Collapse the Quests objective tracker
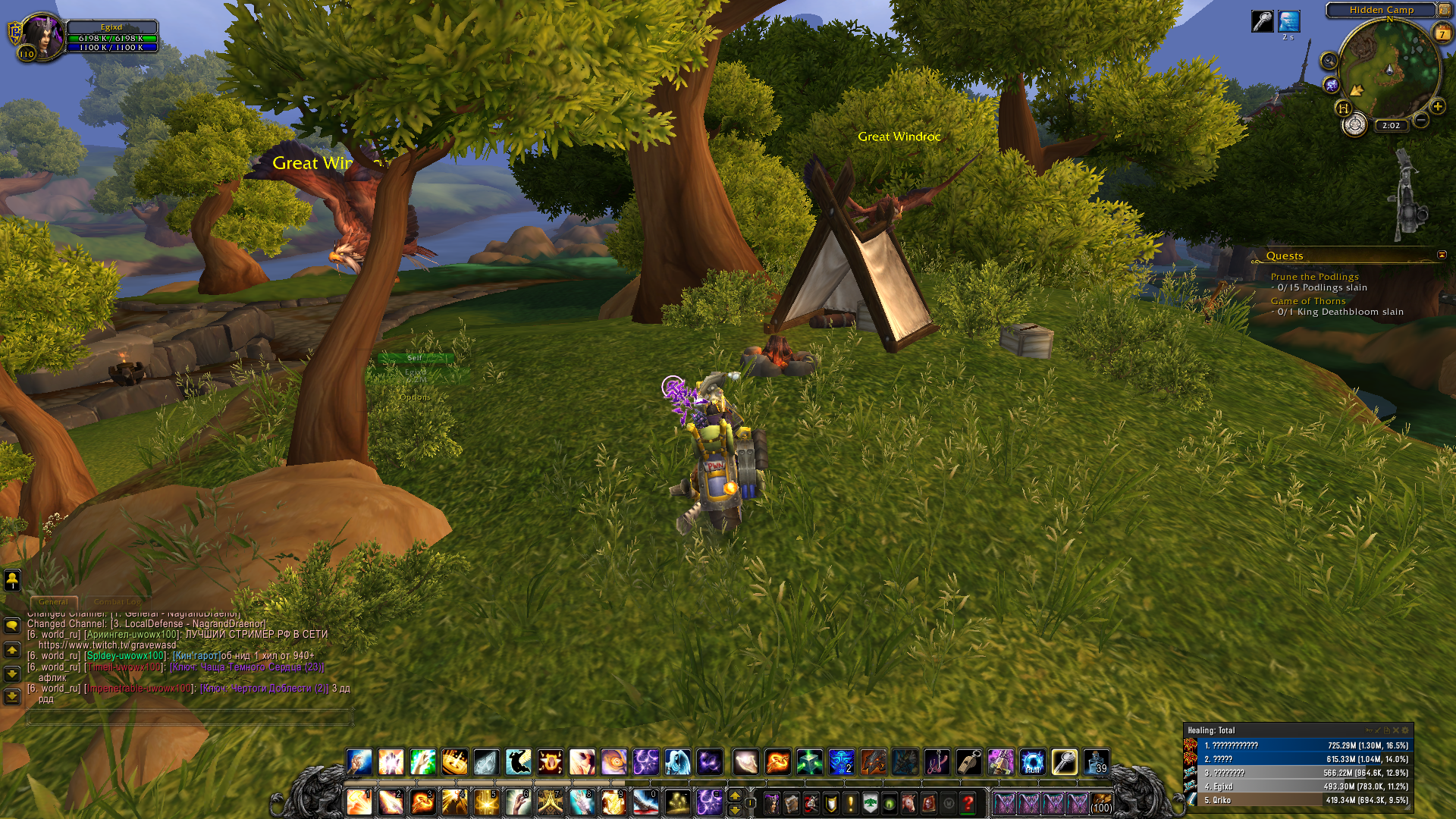Viewport: 1456px width, 819px height. (x=1442, y=255)
